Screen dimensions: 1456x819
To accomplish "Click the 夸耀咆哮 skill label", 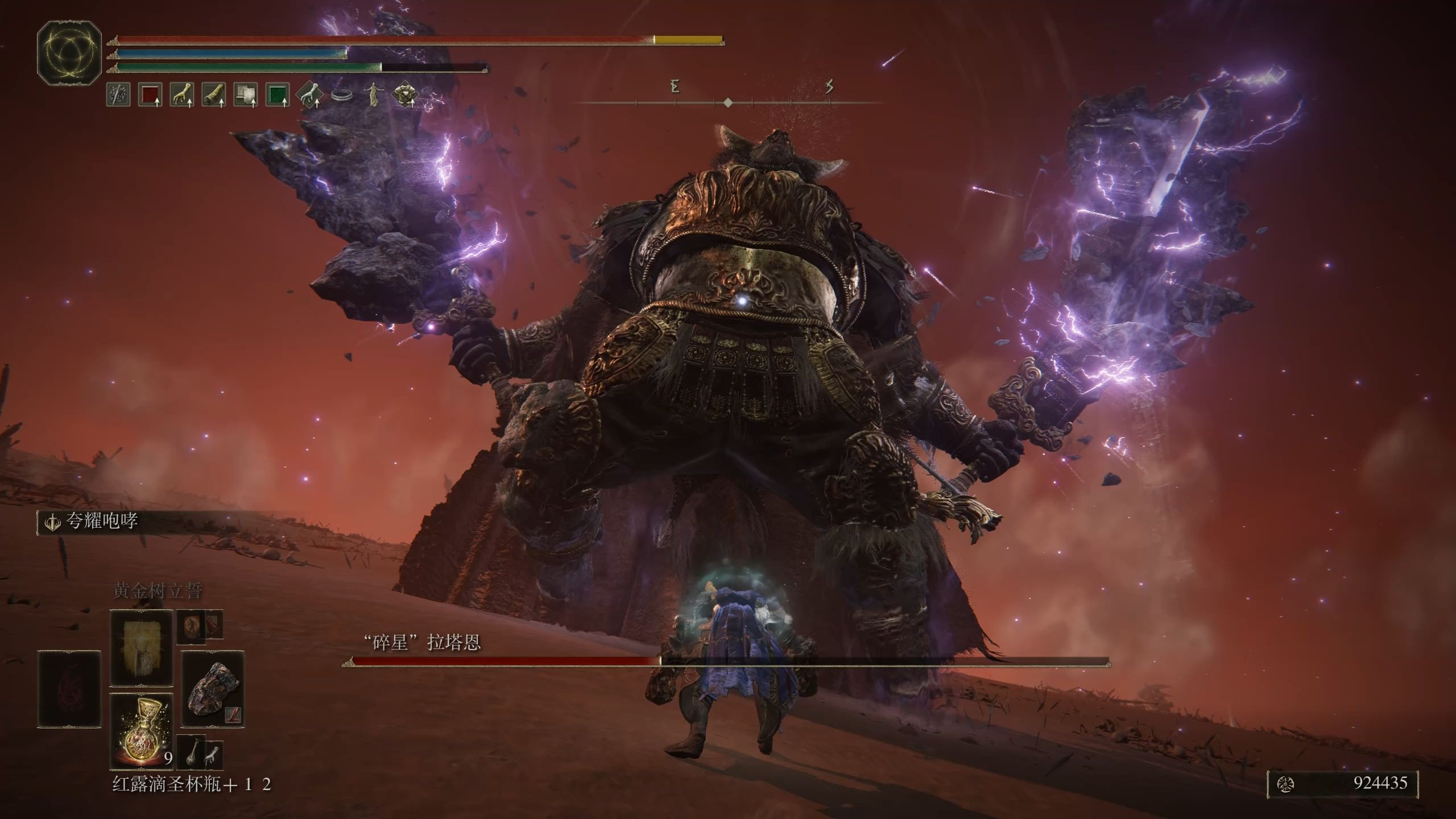I will click(x=101, y=521).
